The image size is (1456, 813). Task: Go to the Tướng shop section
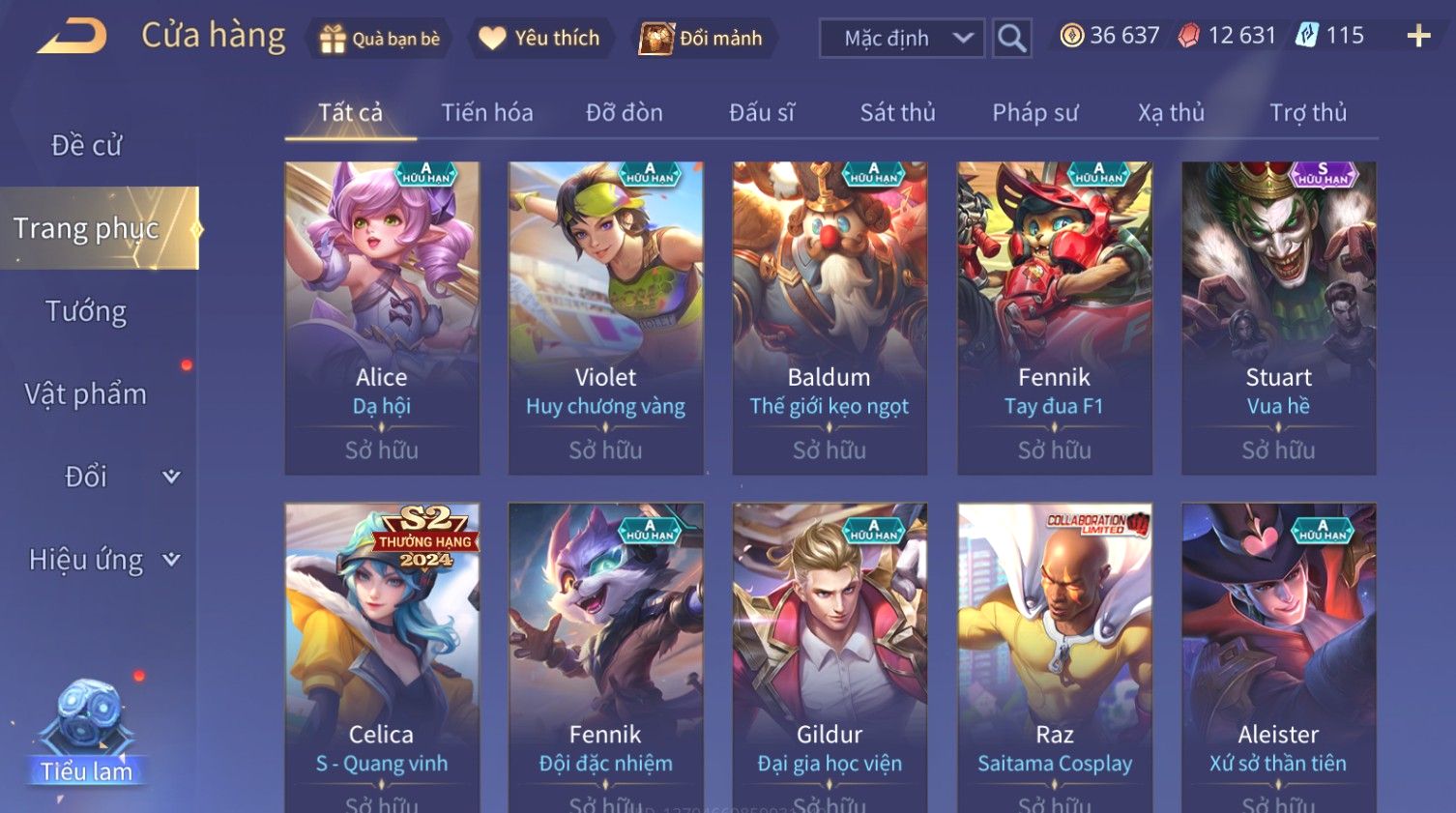(86, 311)
